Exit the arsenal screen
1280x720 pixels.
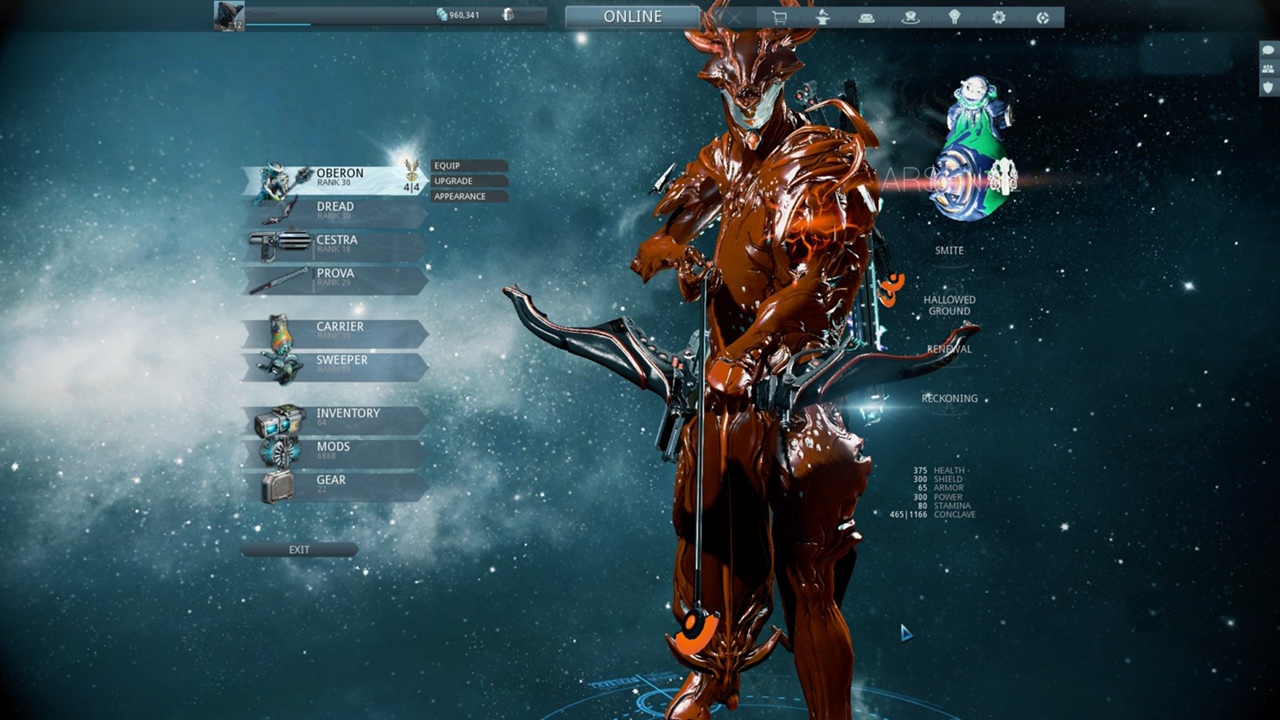[x=299, y=550]
